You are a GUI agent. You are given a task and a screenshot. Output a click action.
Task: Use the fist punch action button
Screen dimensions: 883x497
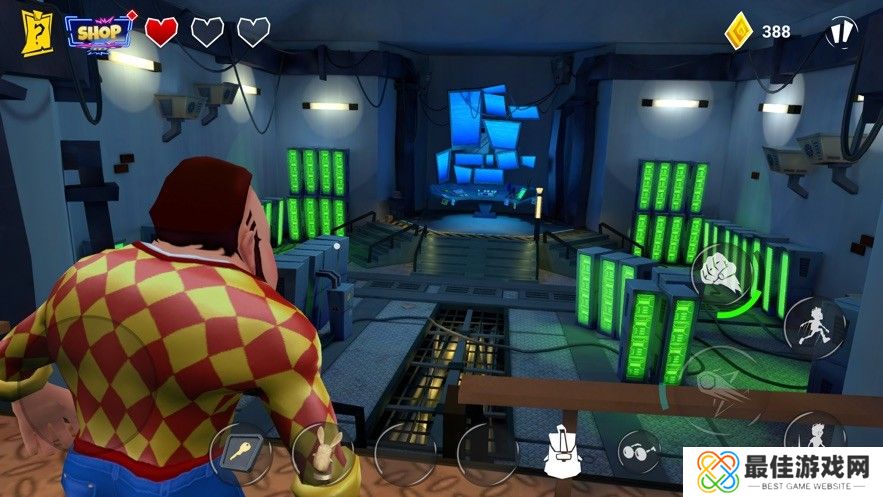(721, 274)
